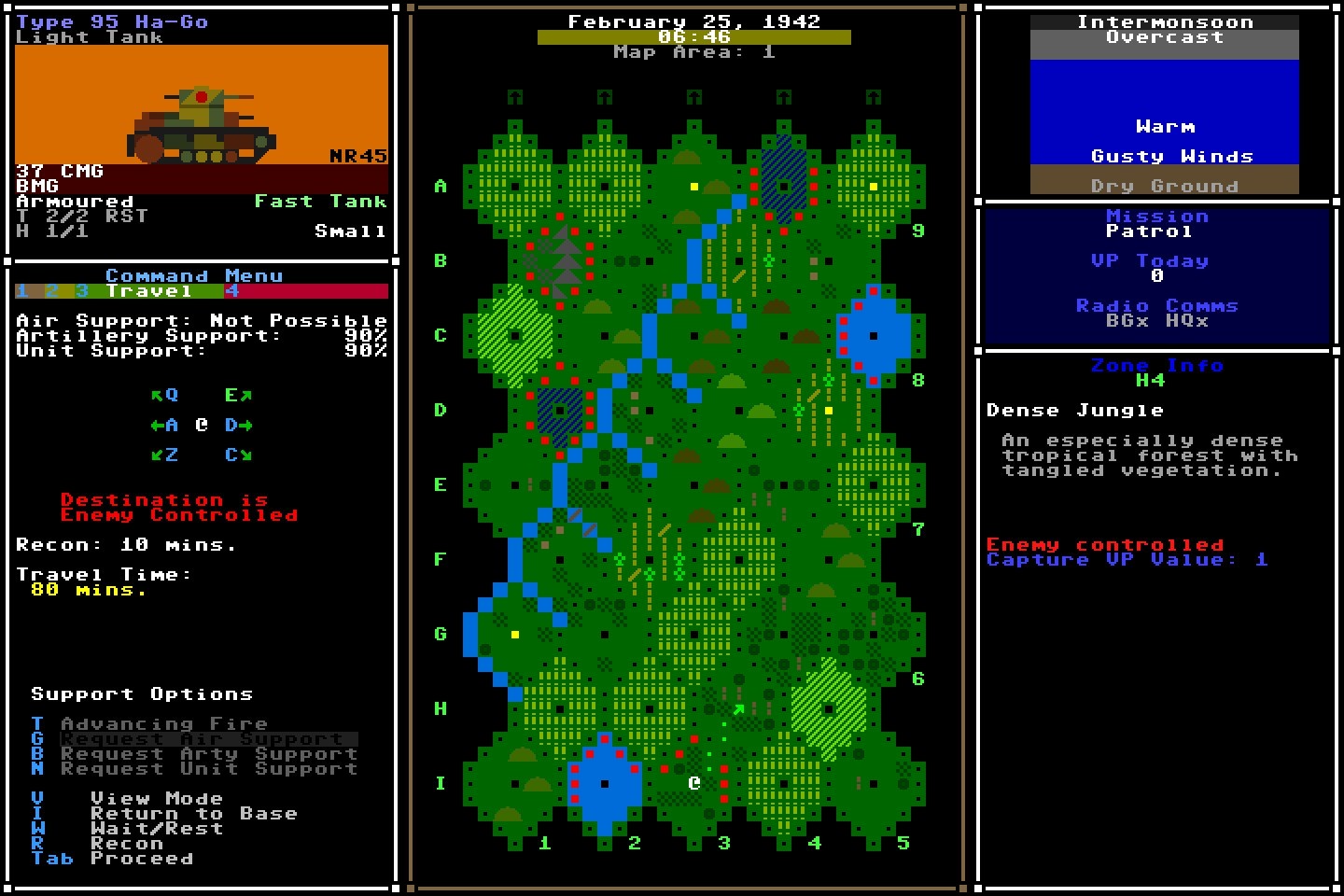Click the yellow objective marker in hex A5
1344x896 pixels.
pyautogui.click(x=874, y=187)
